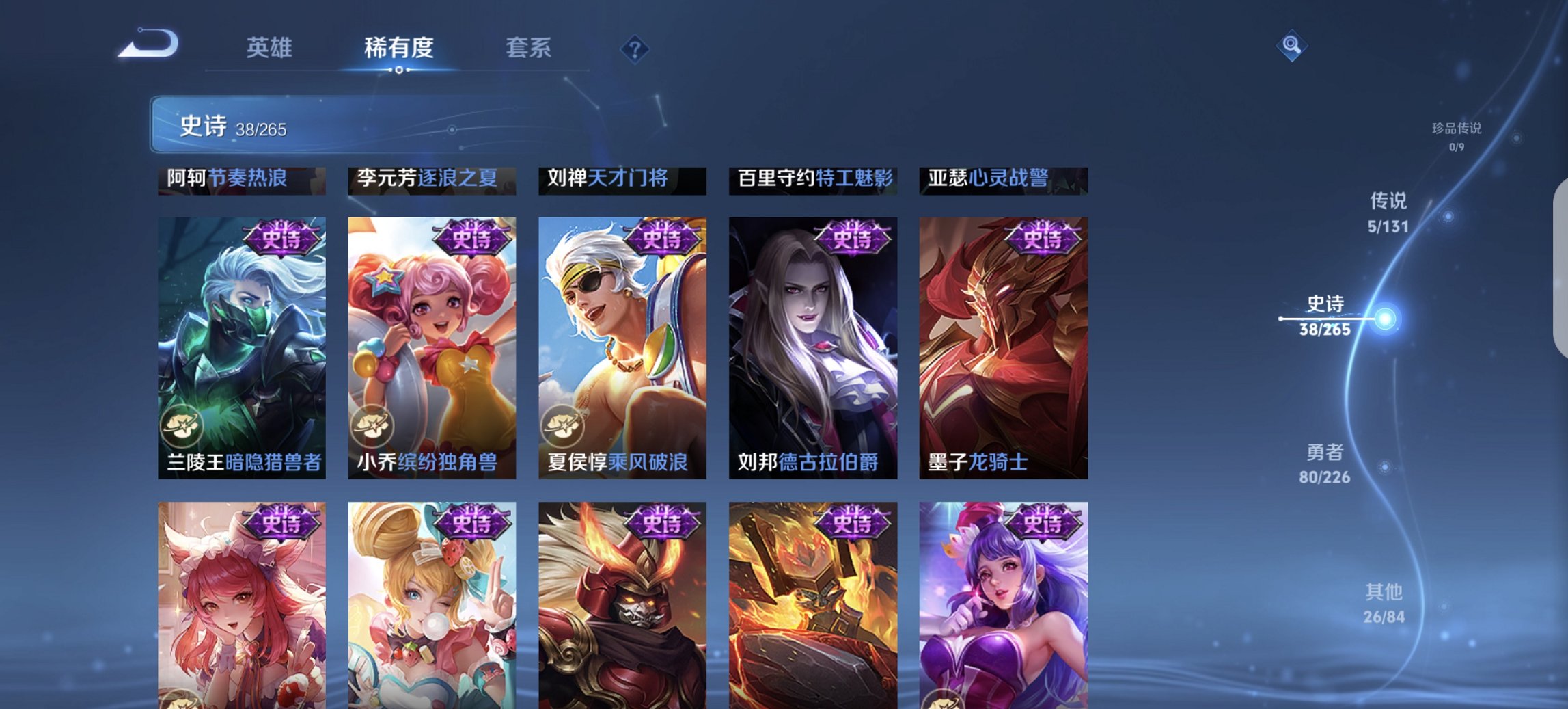Select the 稀有度 tab
This screenshot has width=1568, height=709.
tap(400, 48)
